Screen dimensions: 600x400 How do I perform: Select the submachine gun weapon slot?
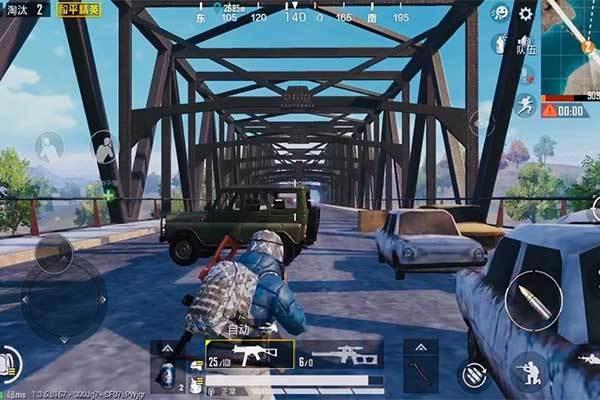pyautogui.click(x=250, y=355)
